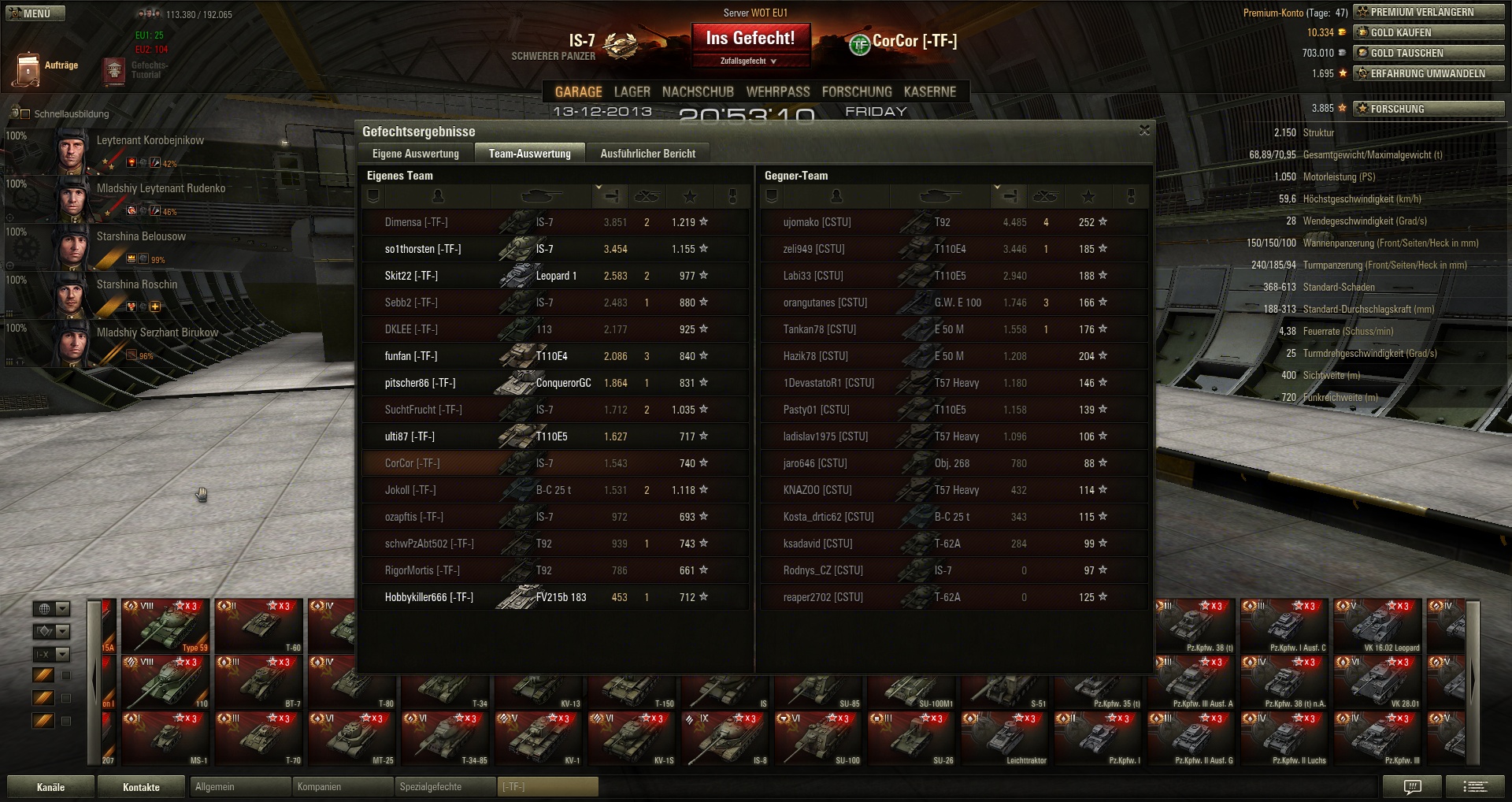Close the Gefechtsergebnisse window

coord(1144,131)
